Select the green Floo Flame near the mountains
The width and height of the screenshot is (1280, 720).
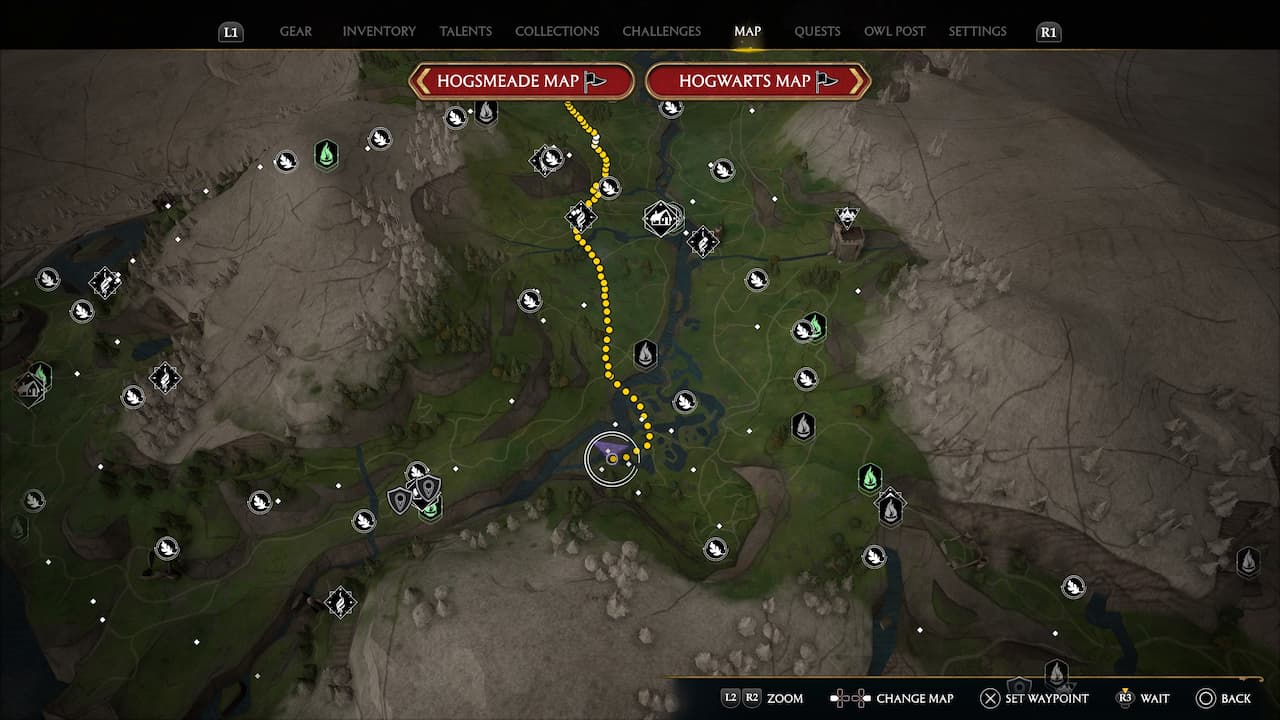click(326, 157)
